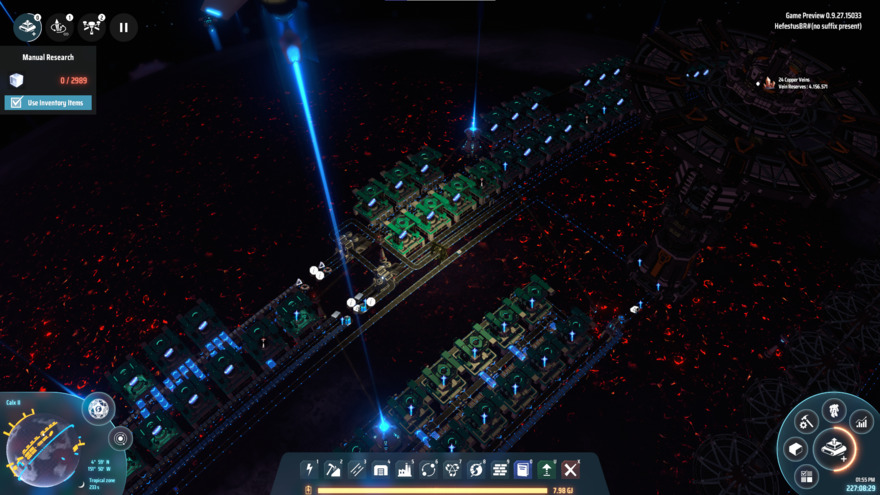
Task: Choose the Dyson sphere energy build category
Action: (x=476, y=469)
